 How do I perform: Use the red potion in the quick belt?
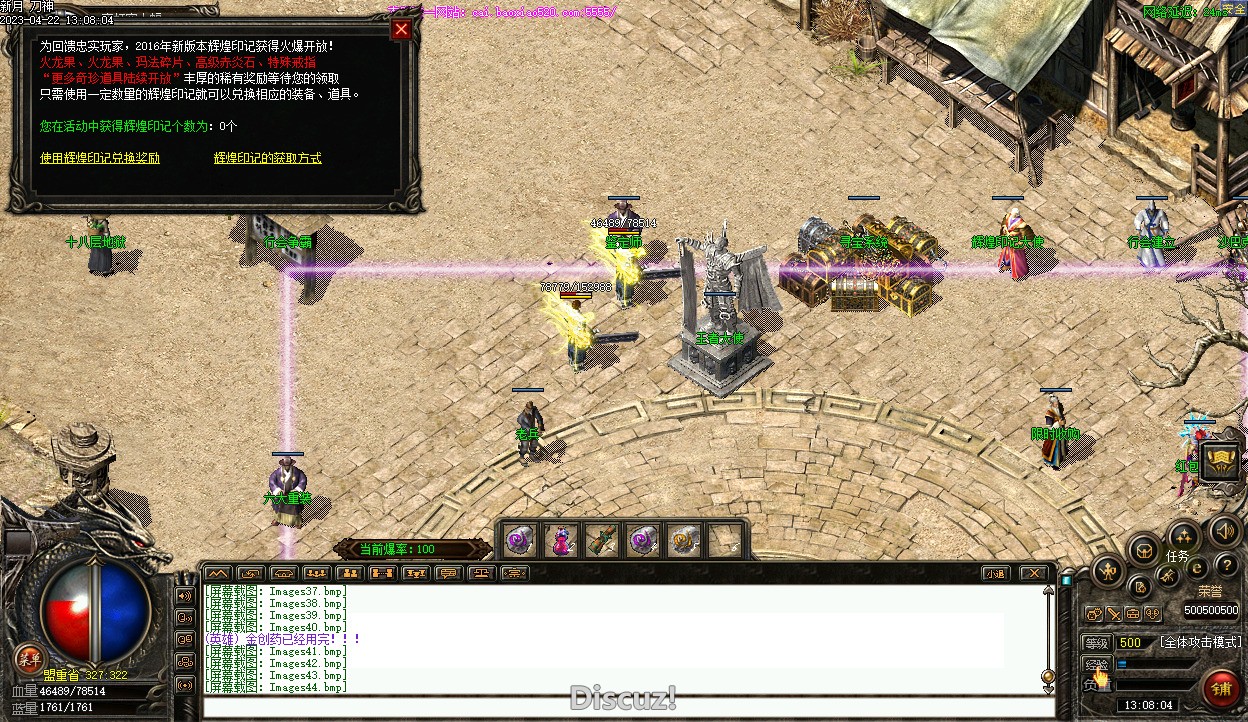(x=561, y=541)
